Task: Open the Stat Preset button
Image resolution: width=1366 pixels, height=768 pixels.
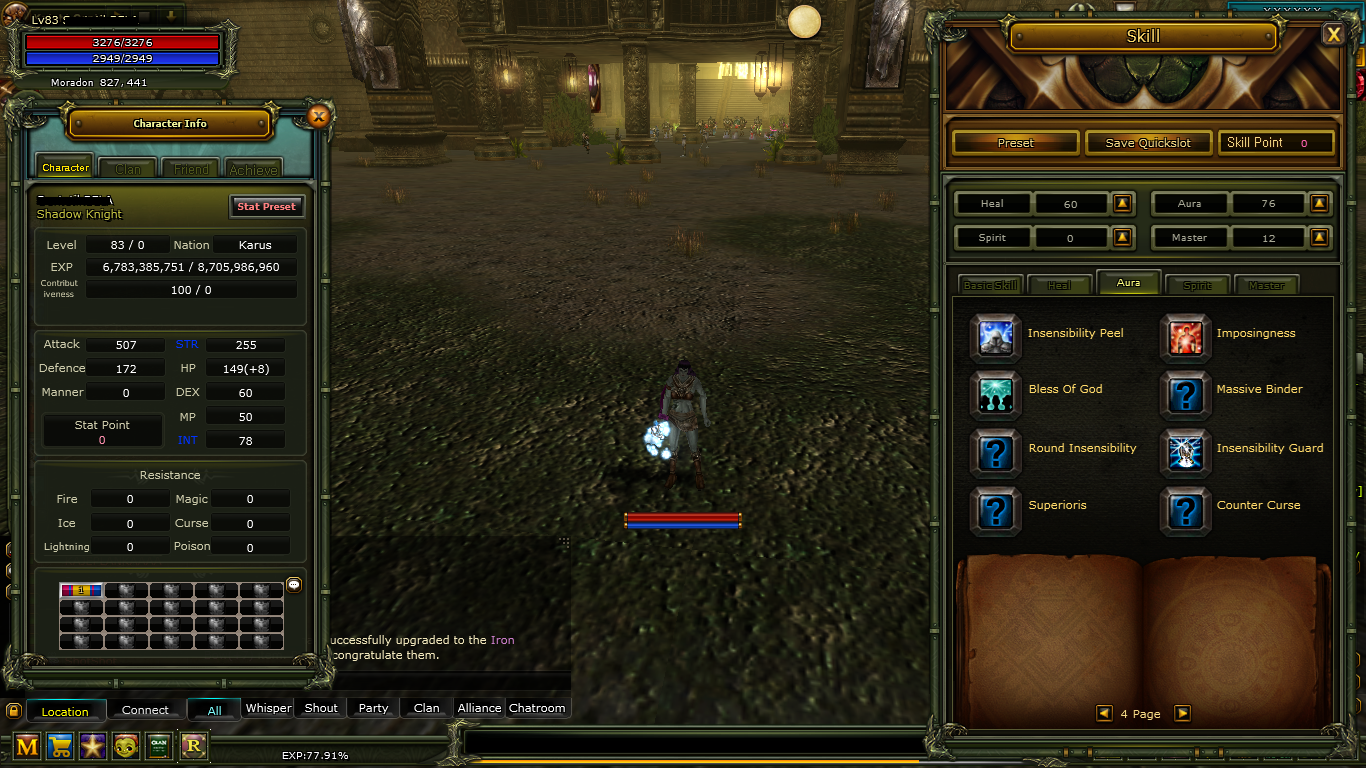Action: [x=266, y=206]
